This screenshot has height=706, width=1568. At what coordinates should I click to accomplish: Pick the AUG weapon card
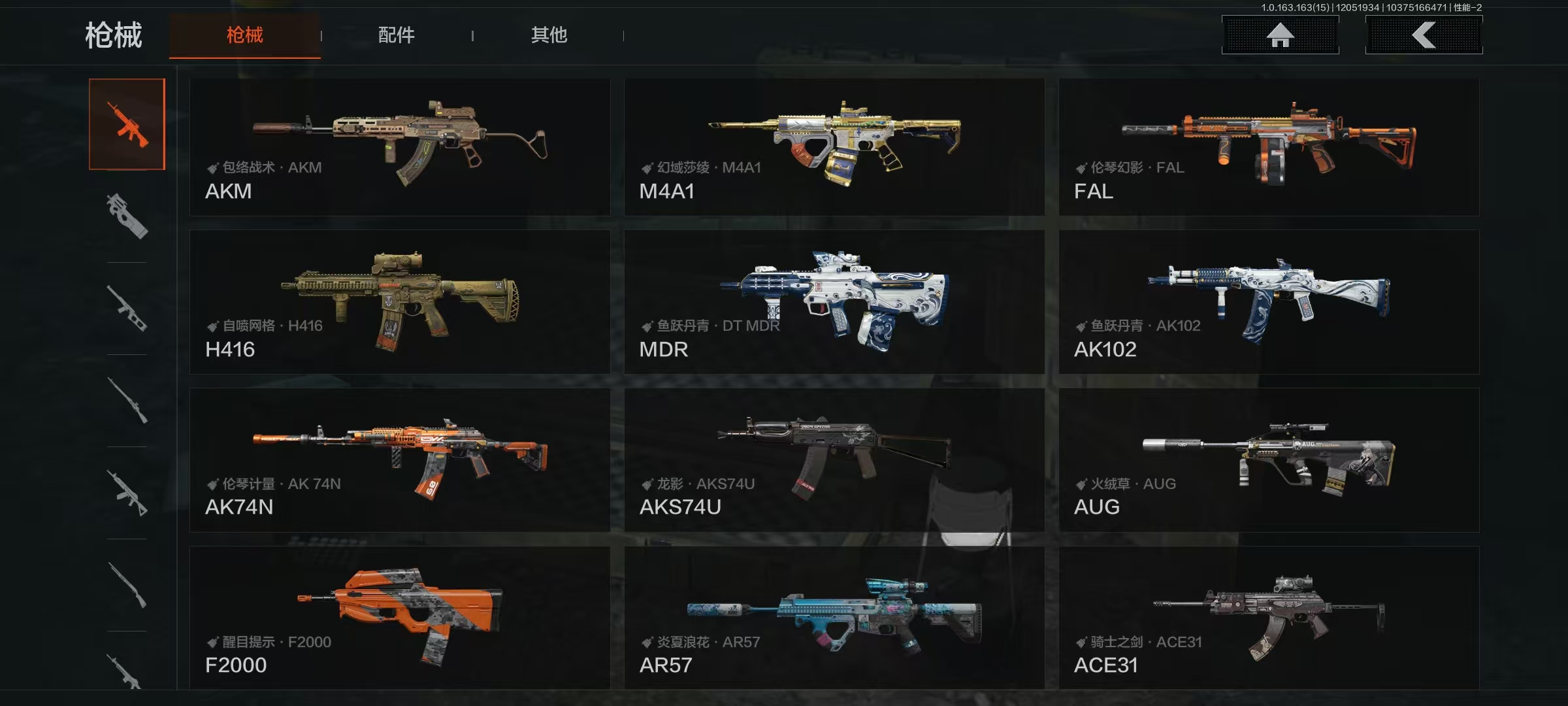(x=1268, y=460)
